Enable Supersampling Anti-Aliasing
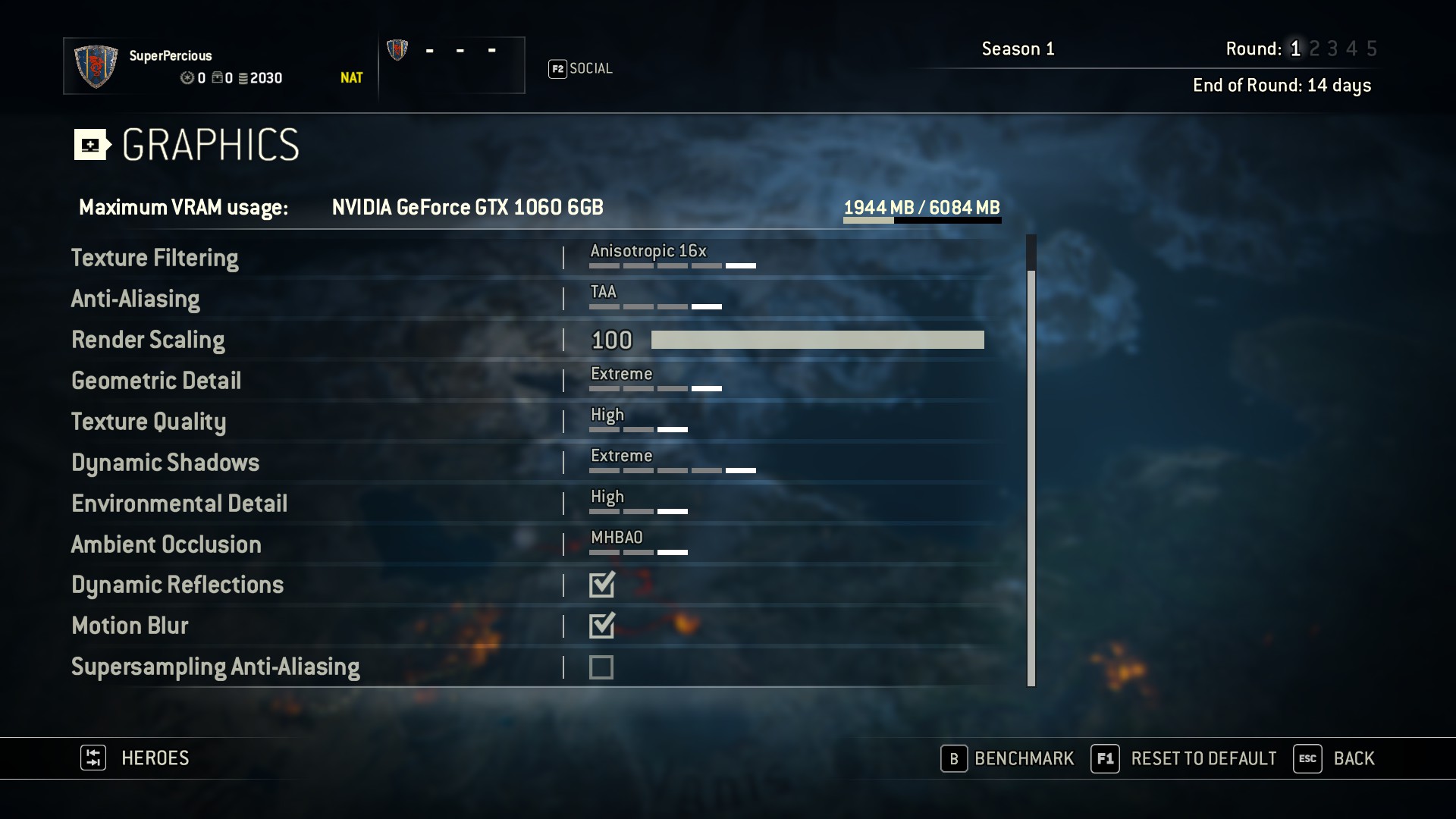1456x819 pixels. pyautogui.click(x=601, y=667)
